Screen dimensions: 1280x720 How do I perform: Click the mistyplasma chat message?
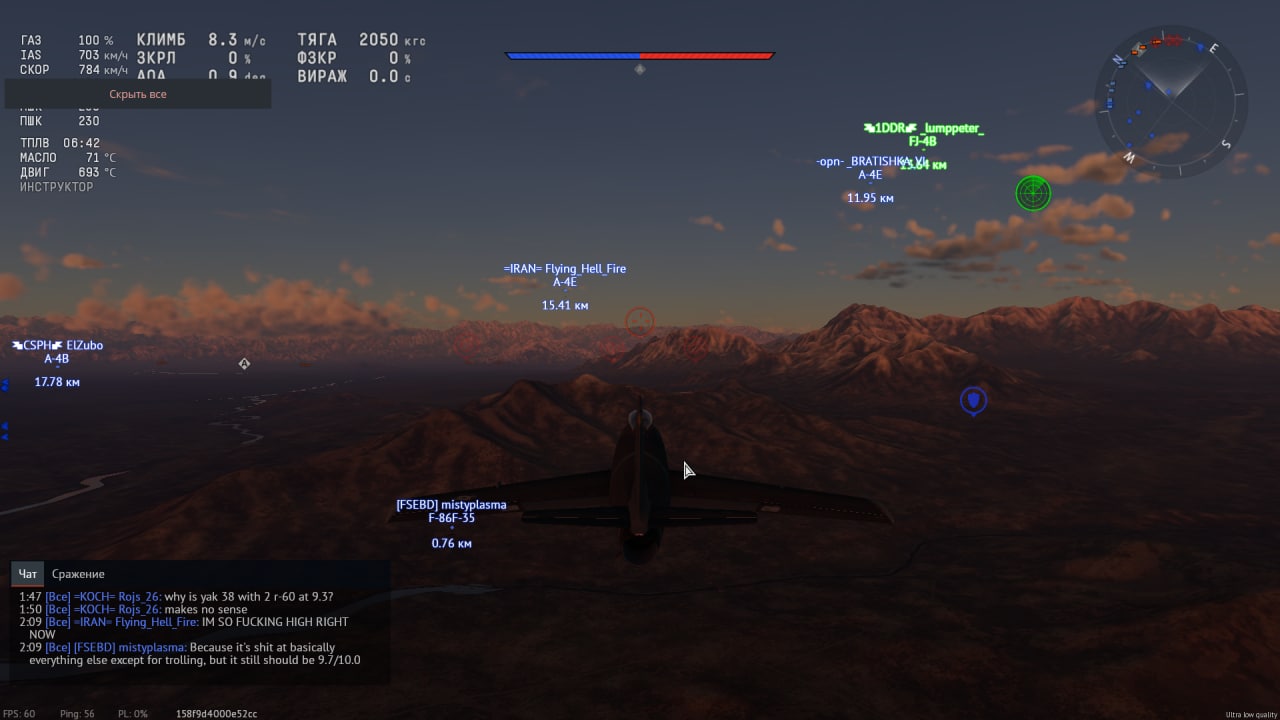(195, 654)
